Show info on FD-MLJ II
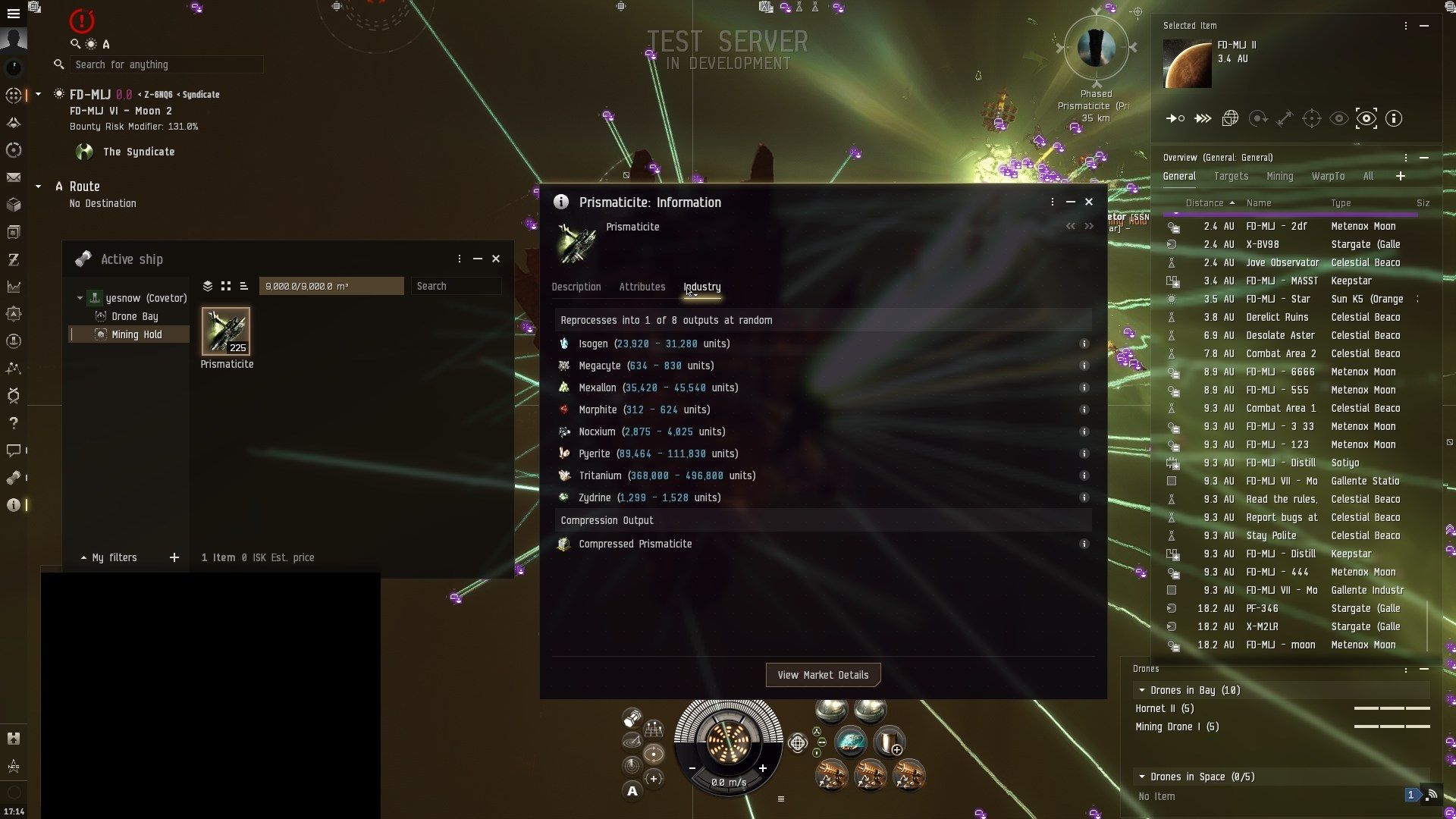 click(1393, 119)
